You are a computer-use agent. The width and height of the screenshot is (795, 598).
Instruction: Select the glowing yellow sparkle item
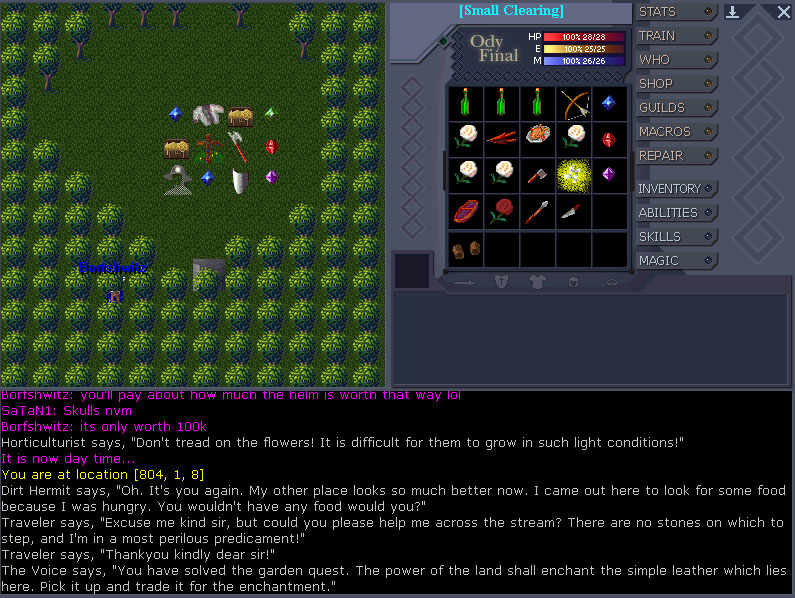(574, 174)
